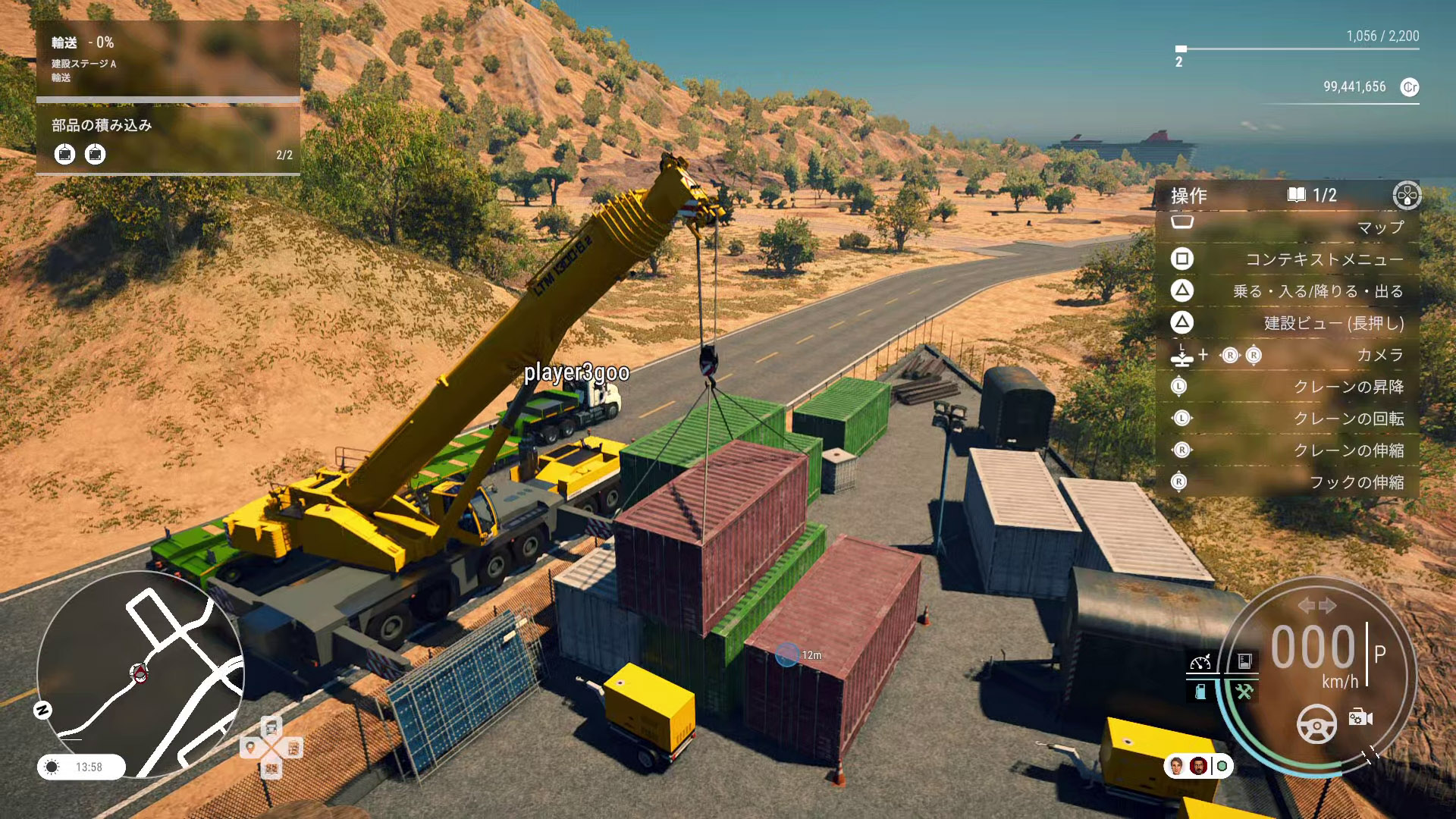The height and width of the screenshot is (819, 1456).
Task: Click the fuel pump status icon
Action: 1200,692
